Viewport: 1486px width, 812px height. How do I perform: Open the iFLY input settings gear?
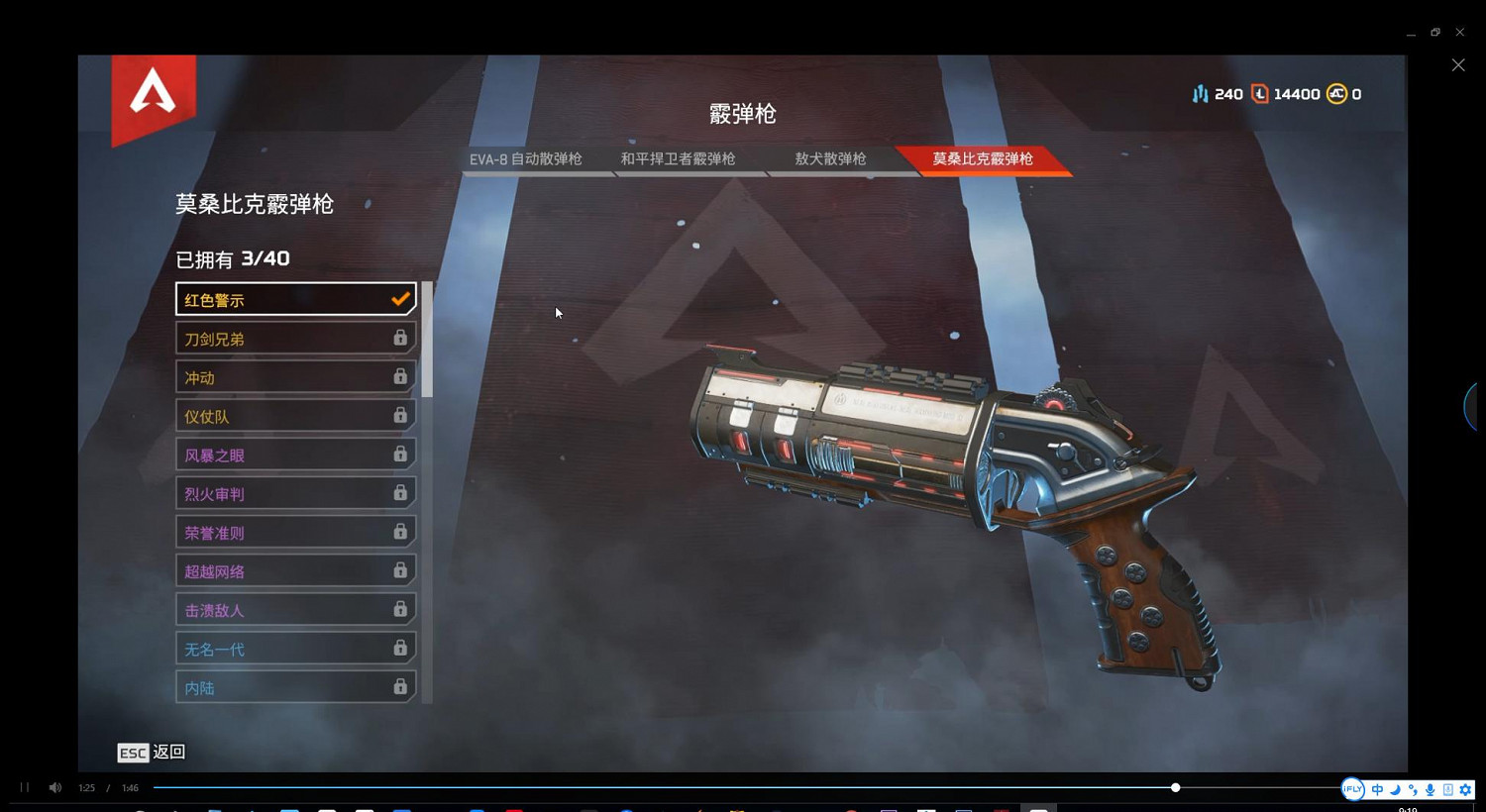(x=1465, y=789)
